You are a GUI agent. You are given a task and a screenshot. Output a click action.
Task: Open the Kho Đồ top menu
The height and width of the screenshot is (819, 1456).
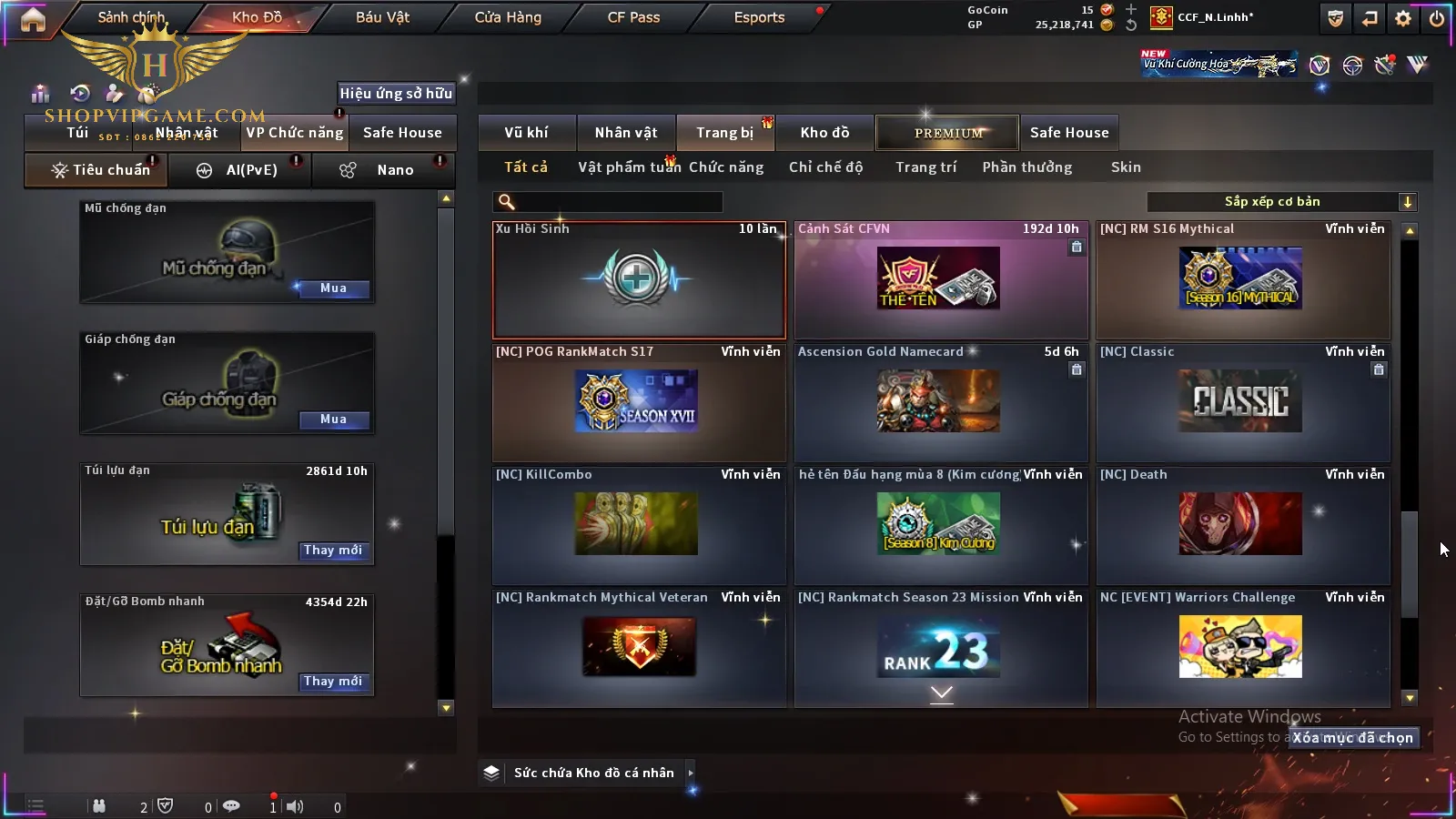point(257,17)
